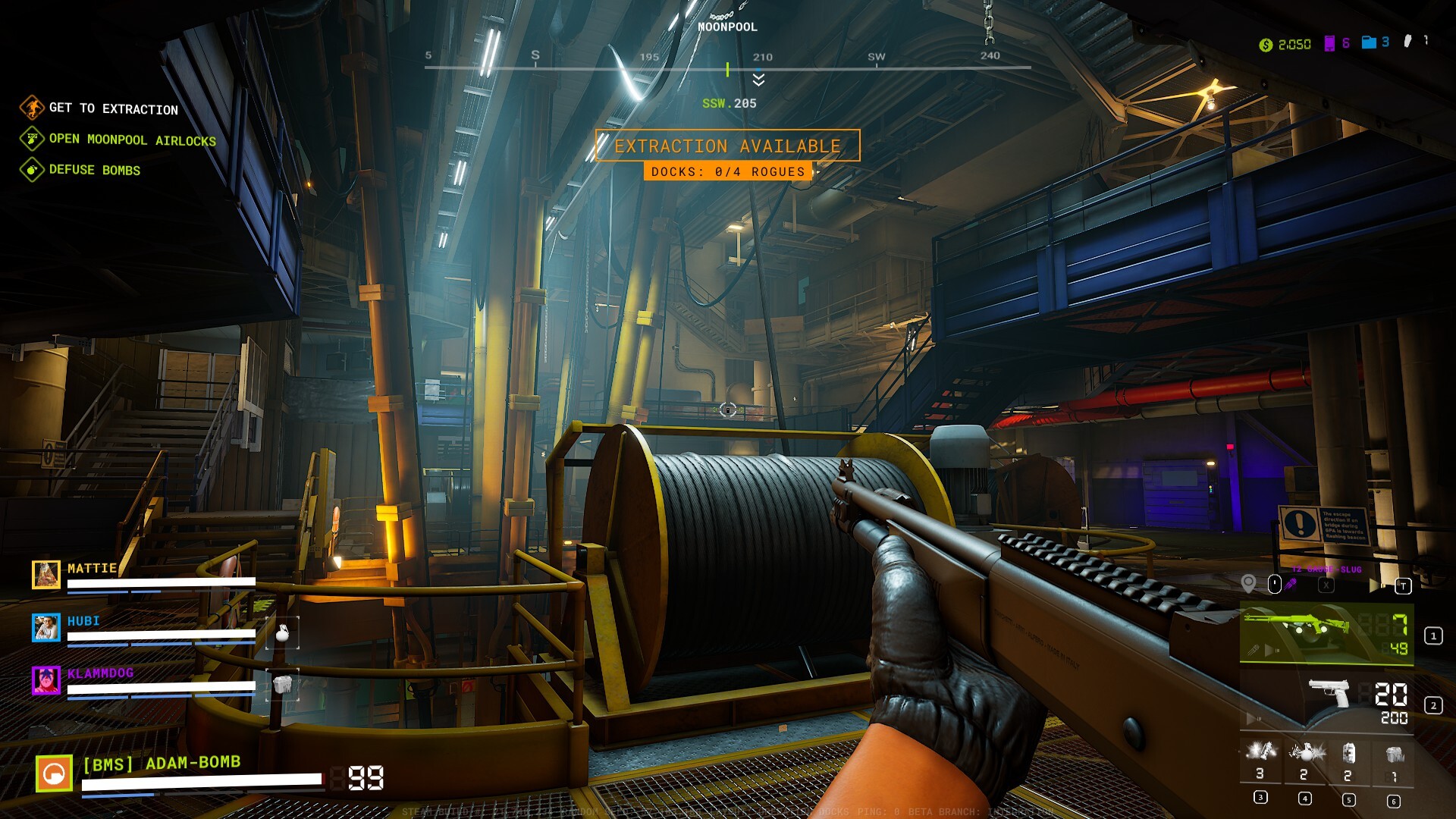Click the purple phone intel icon showing 6
This screenshot has width=1456, height=819.
point(1329,45)
